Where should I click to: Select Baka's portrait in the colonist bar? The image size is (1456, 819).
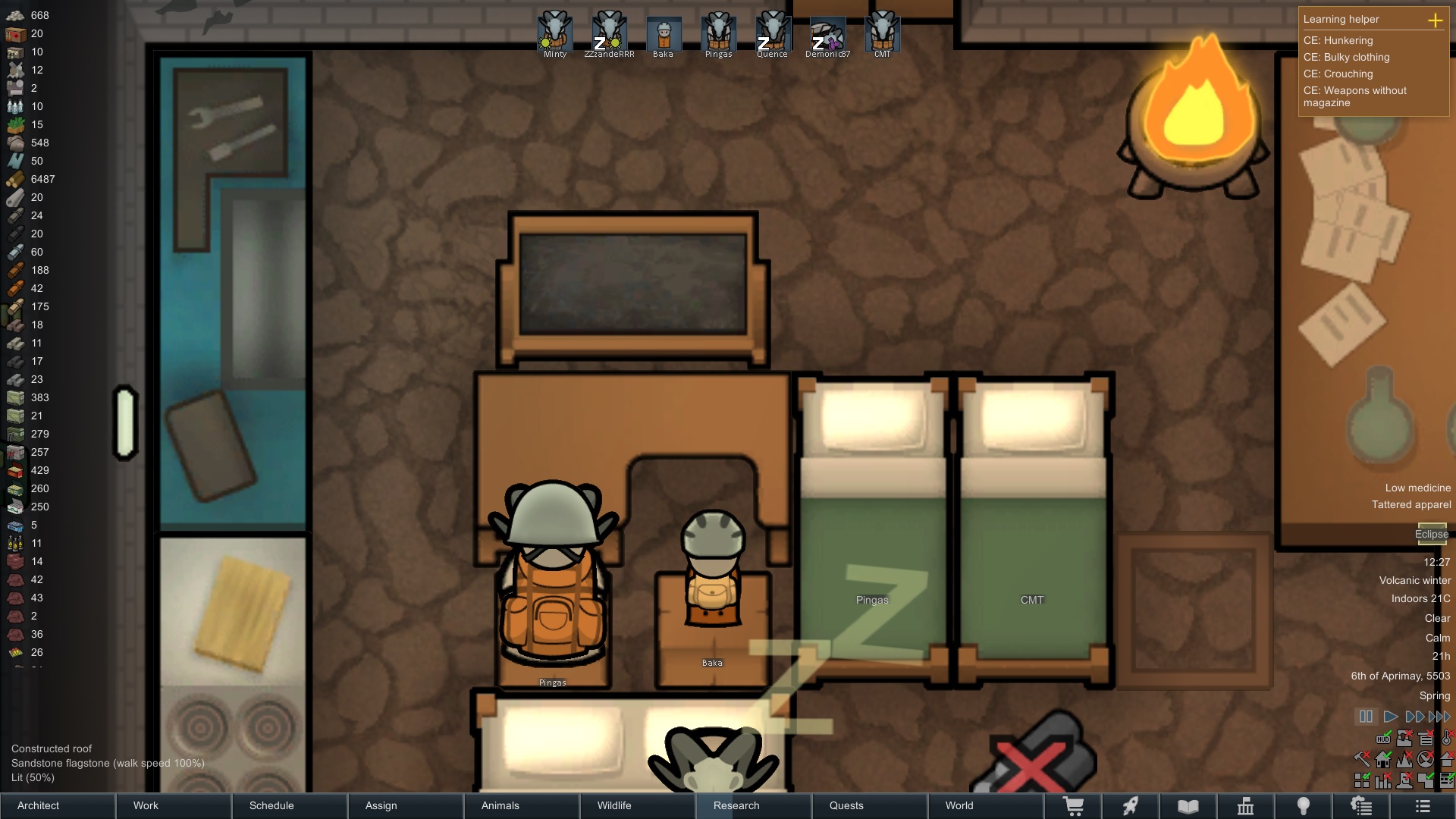(664, 33)
